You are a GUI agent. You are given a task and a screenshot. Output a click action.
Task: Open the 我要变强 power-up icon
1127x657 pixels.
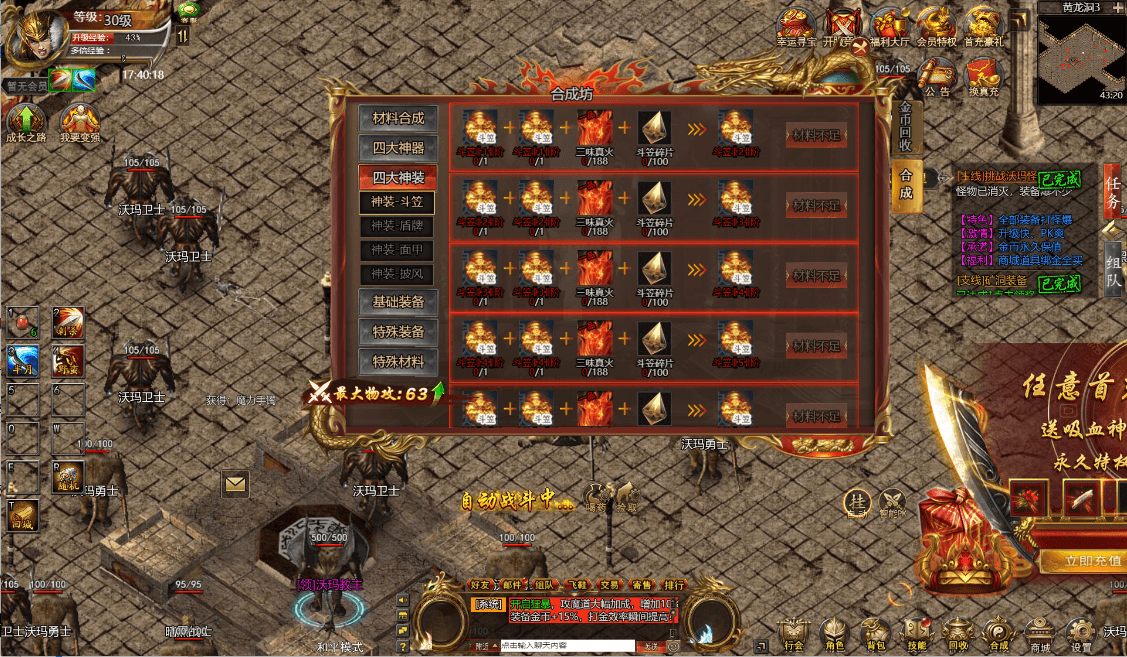[x=79, y=123]
